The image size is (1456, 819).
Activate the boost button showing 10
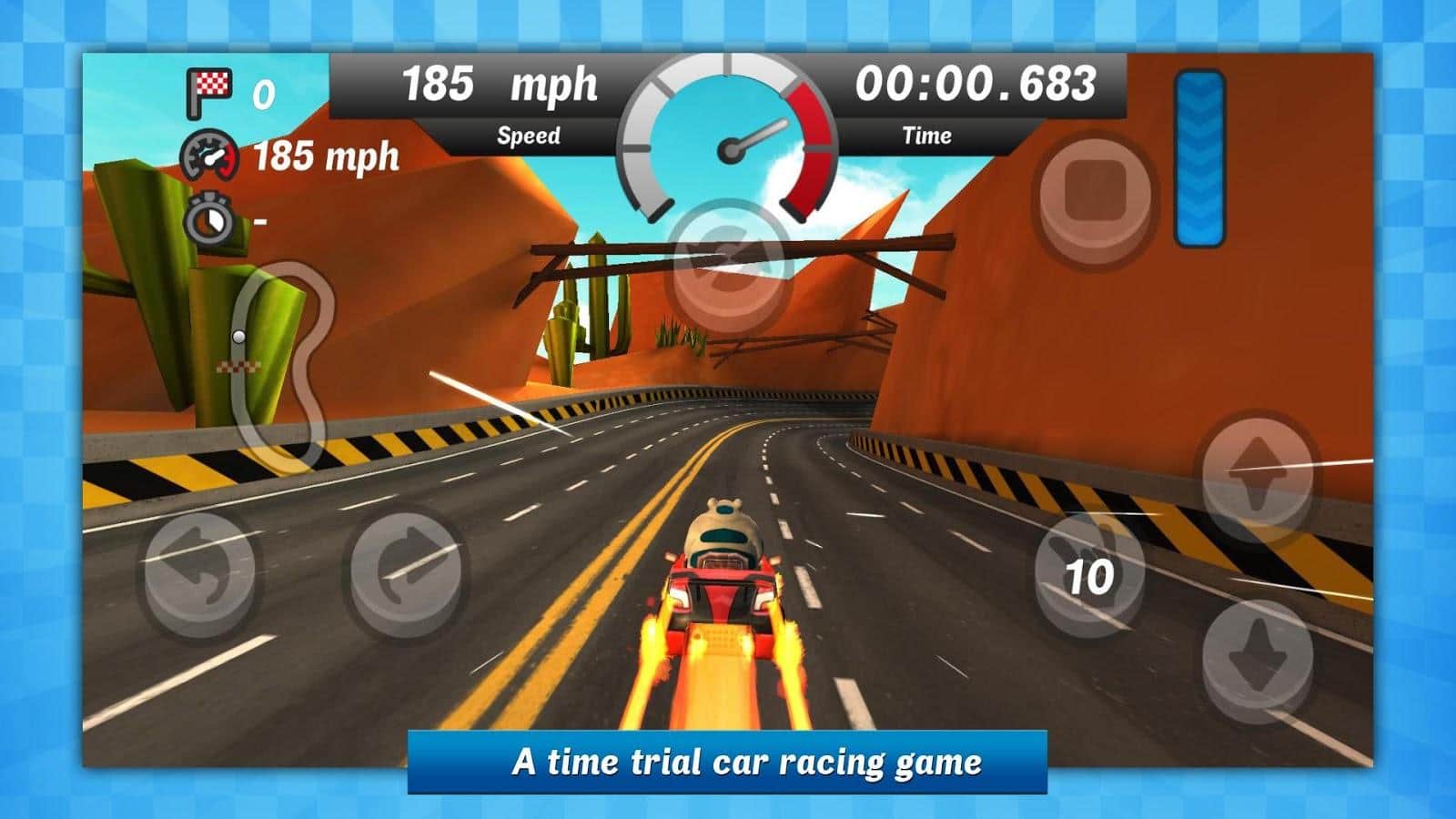click(1089, 575)
